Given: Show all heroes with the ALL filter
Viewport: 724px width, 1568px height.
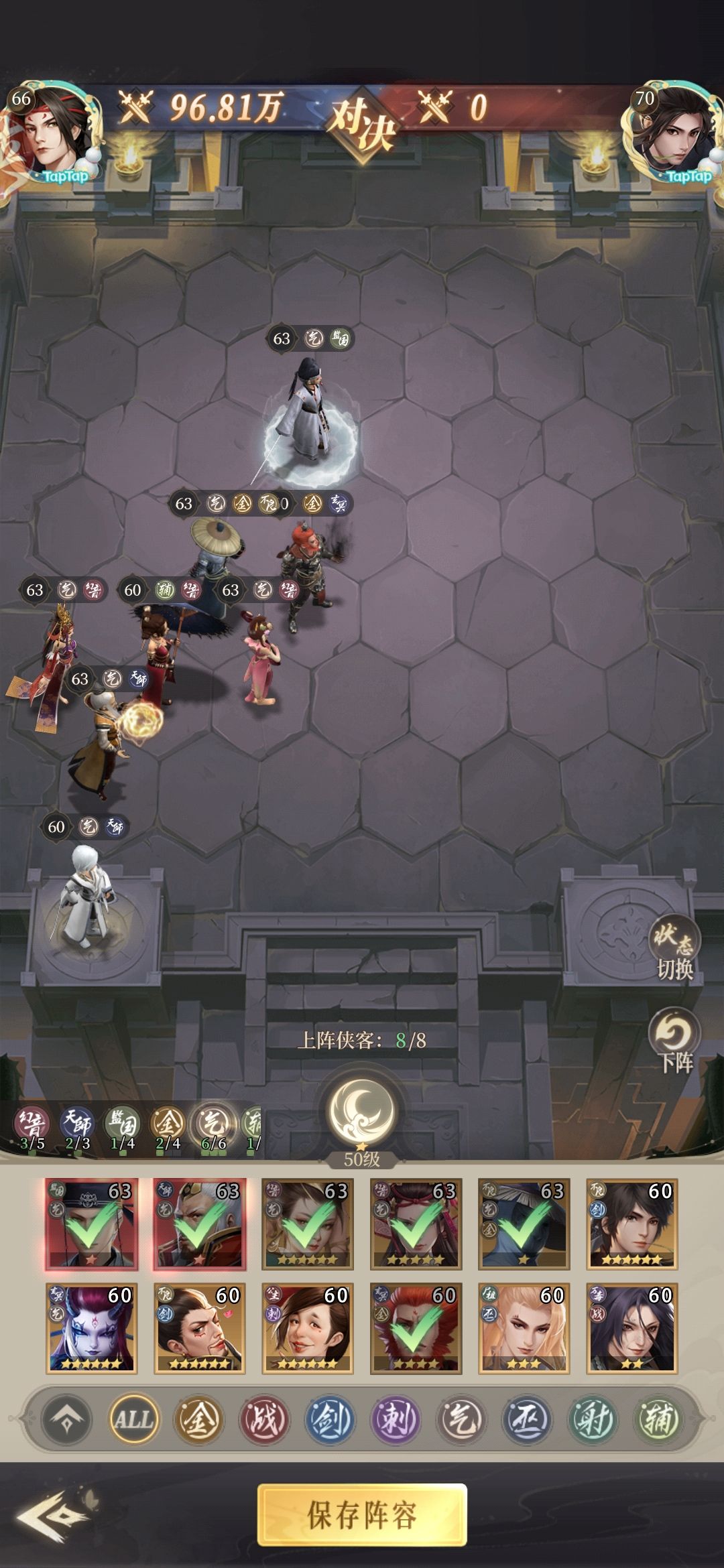Looking at the screenshot, I should point(134,1419).
